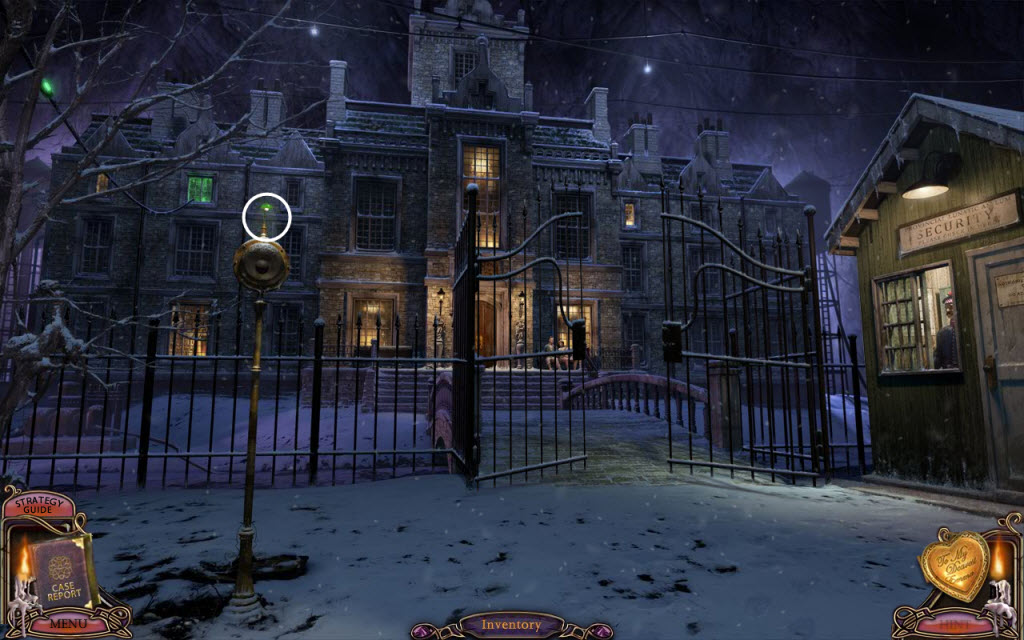The height and width of the screenshot is (640, 1024).
Task: Open the Case Report book
Action: (x=62, y=572)
